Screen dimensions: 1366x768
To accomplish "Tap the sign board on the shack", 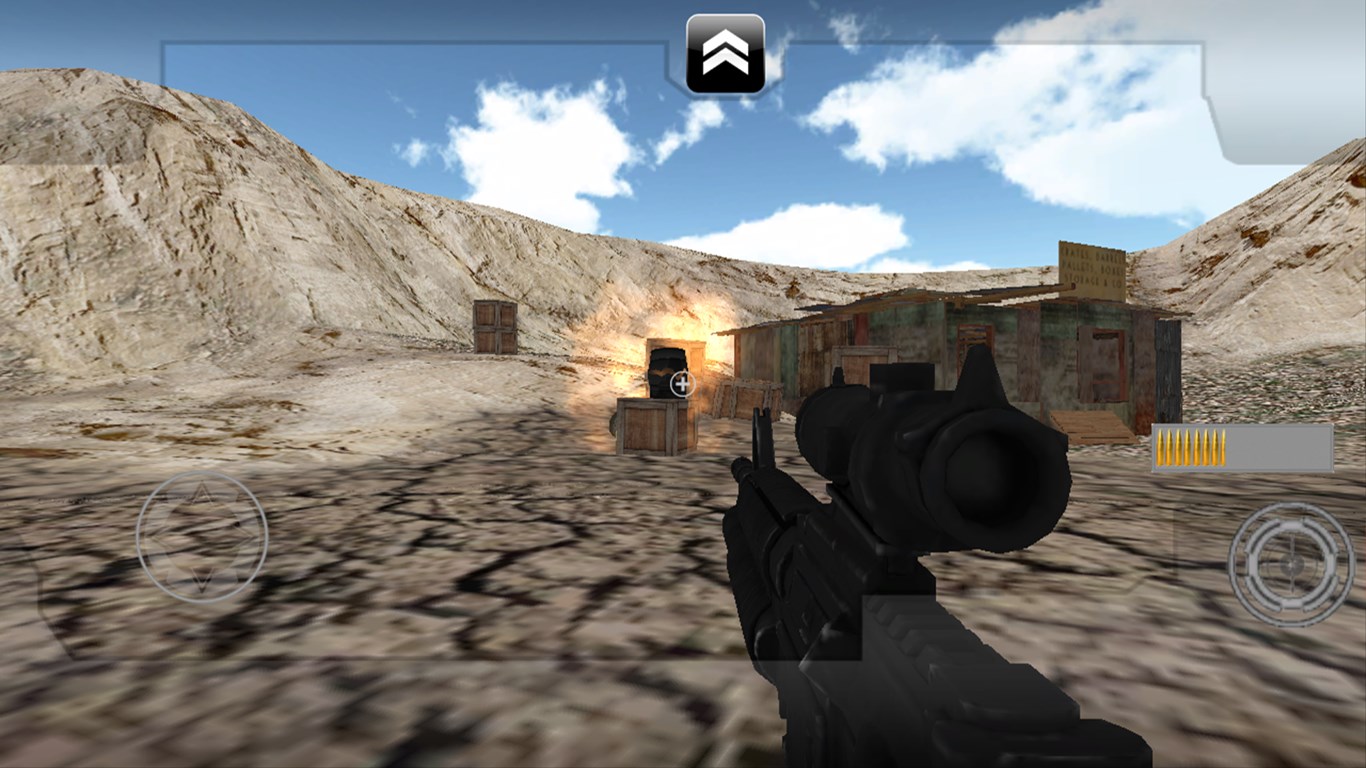I will (x=1090, y=267).
